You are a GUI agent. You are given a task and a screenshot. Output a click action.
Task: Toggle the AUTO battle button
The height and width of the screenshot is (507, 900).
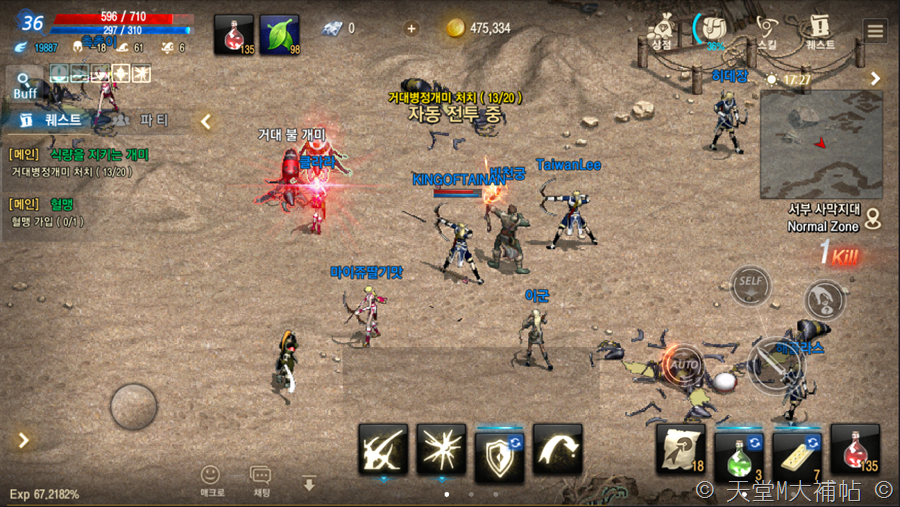click(683, 364)
